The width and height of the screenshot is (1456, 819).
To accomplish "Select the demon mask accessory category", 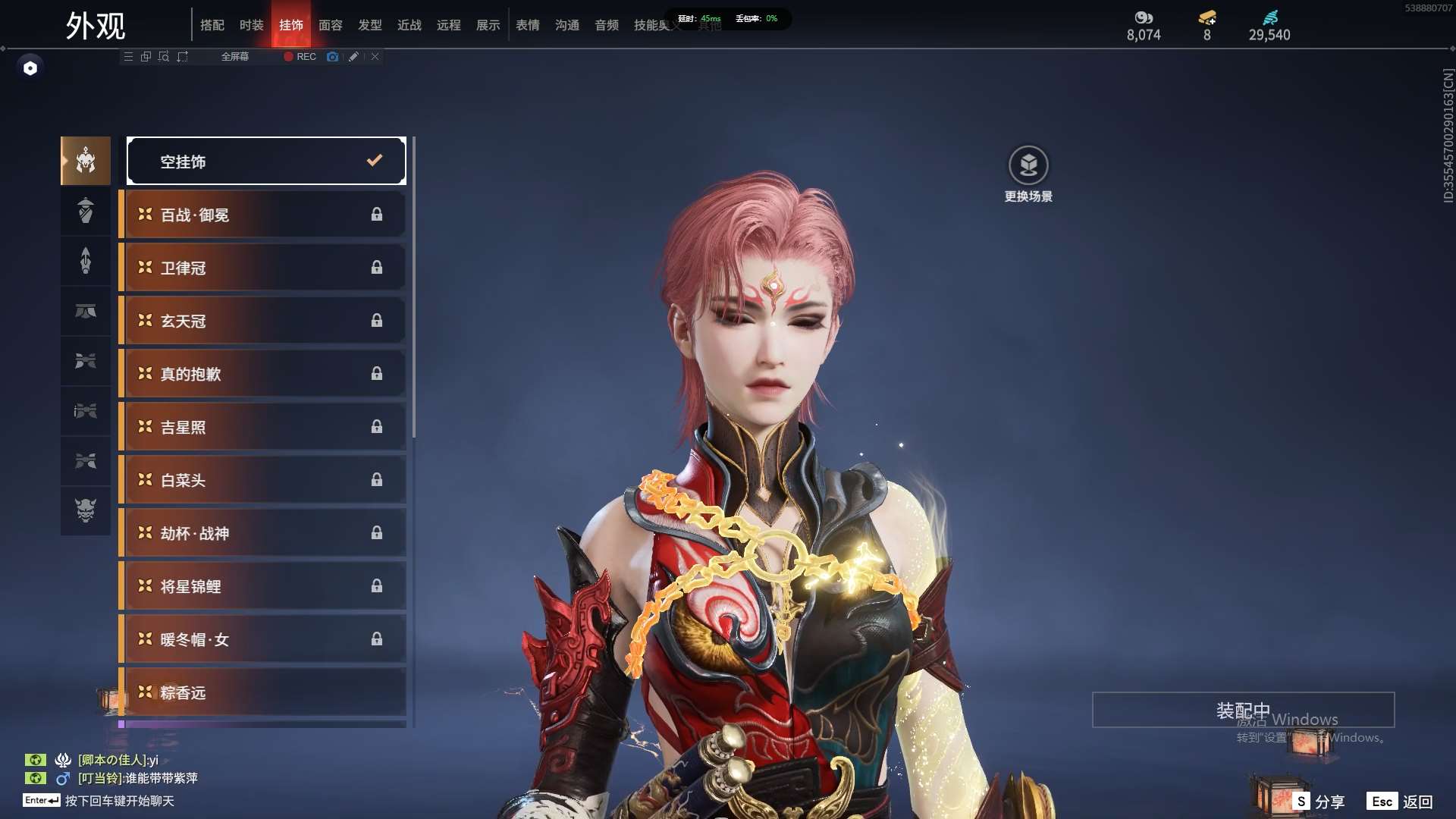I will tap(86, 510).
